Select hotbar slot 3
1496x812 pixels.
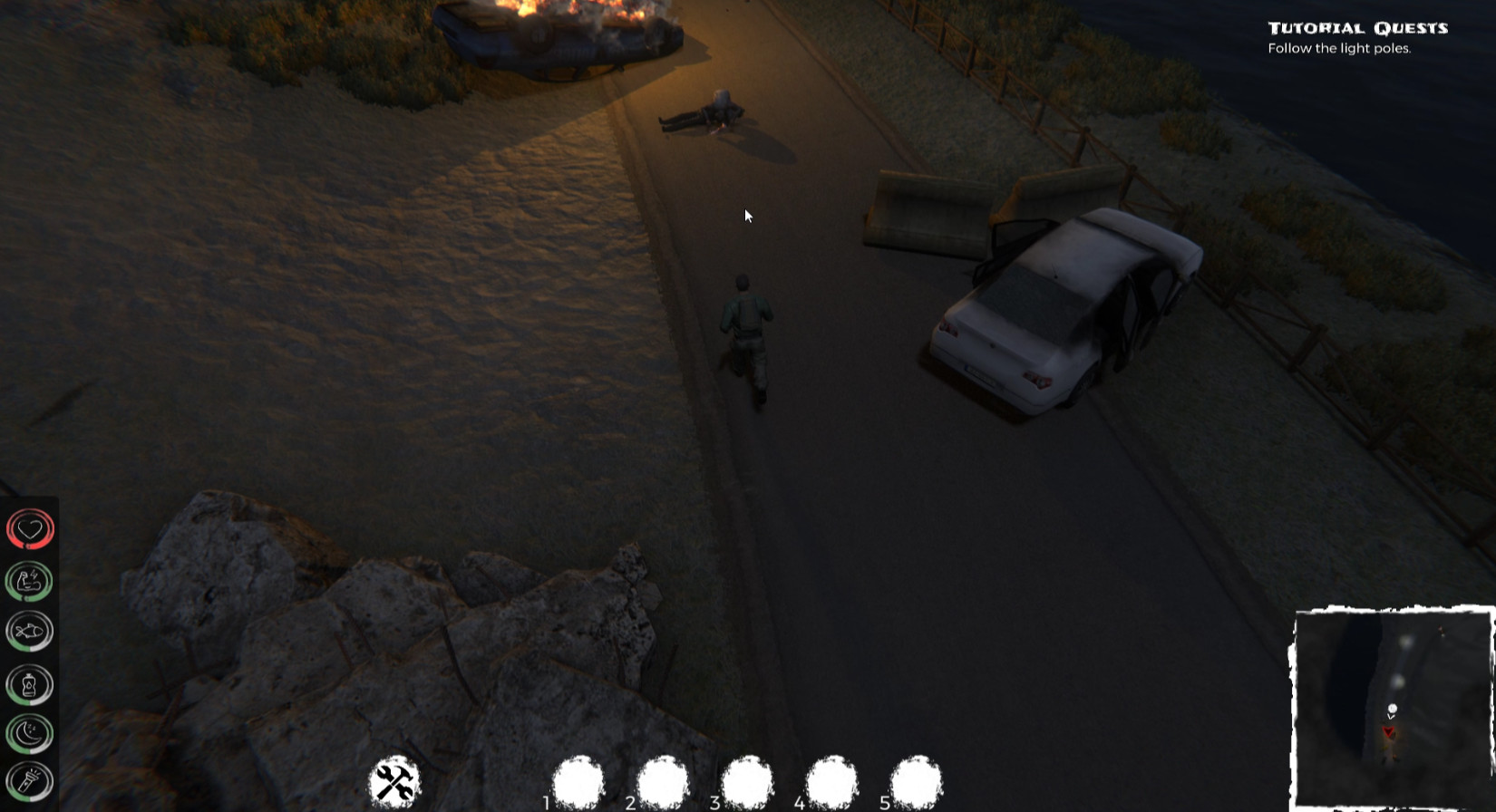point(746,781)
